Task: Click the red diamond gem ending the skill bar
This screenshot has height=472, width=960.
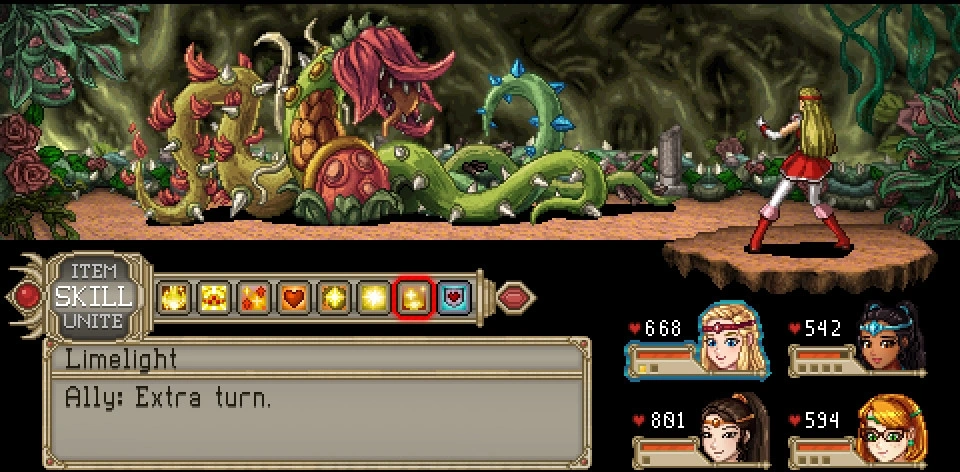Action: click(x=516, y=297)
